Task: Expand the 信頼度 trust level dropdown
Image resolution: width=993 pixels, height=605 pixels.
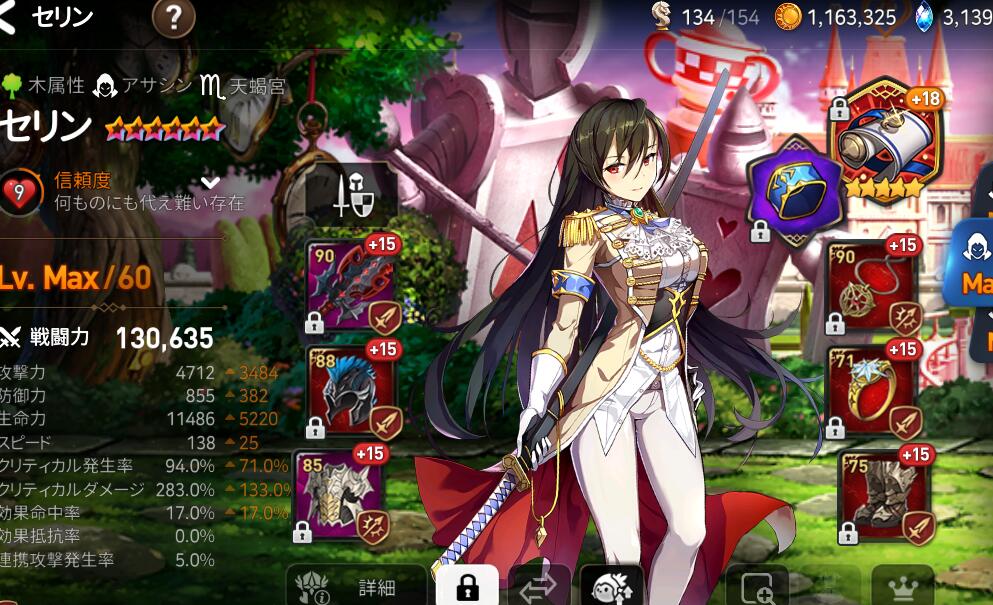Action: (210, 182)
